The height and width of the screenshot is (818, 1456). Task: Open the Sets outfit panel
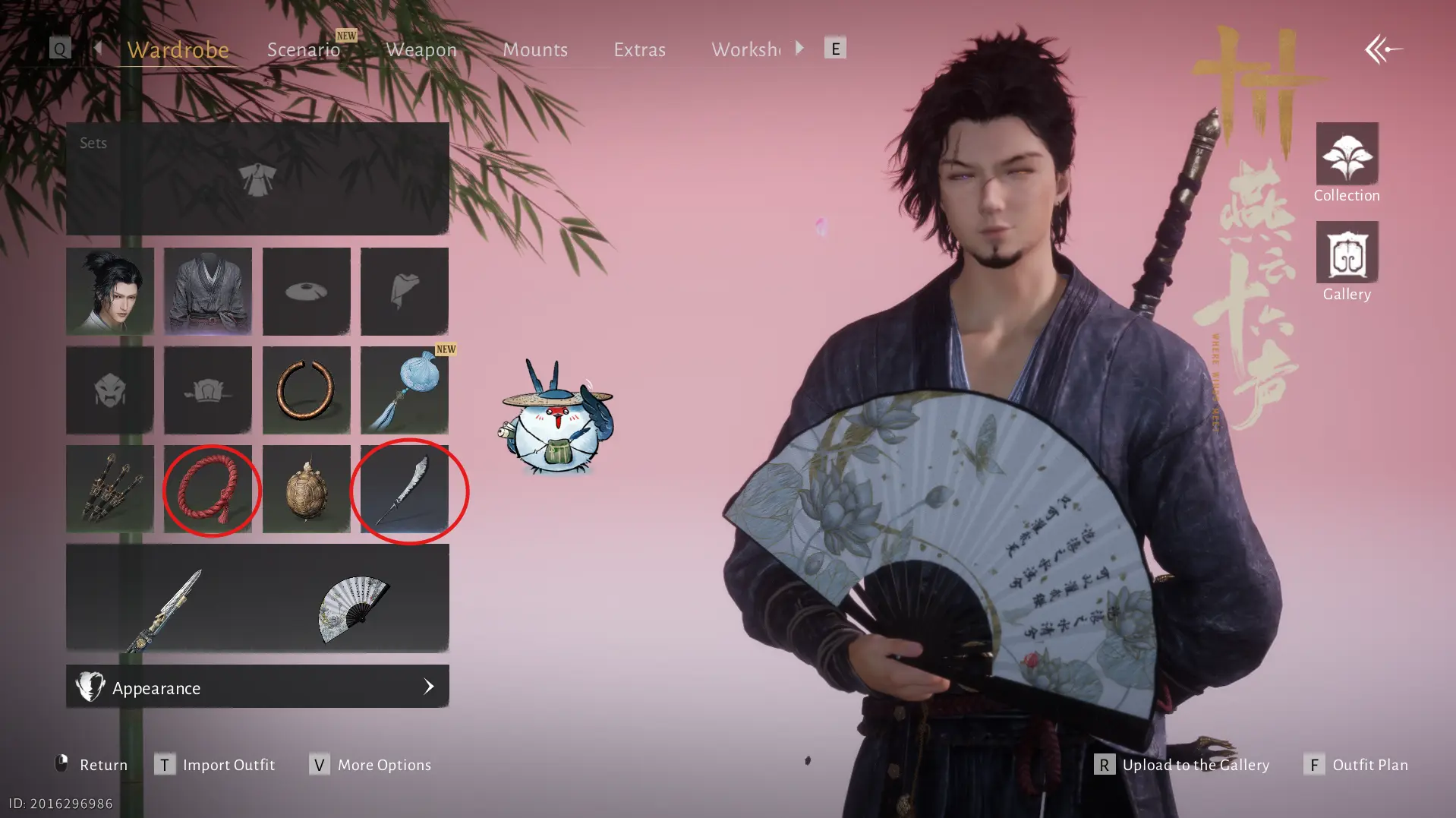pyautogui.click(x=257, y=179)
